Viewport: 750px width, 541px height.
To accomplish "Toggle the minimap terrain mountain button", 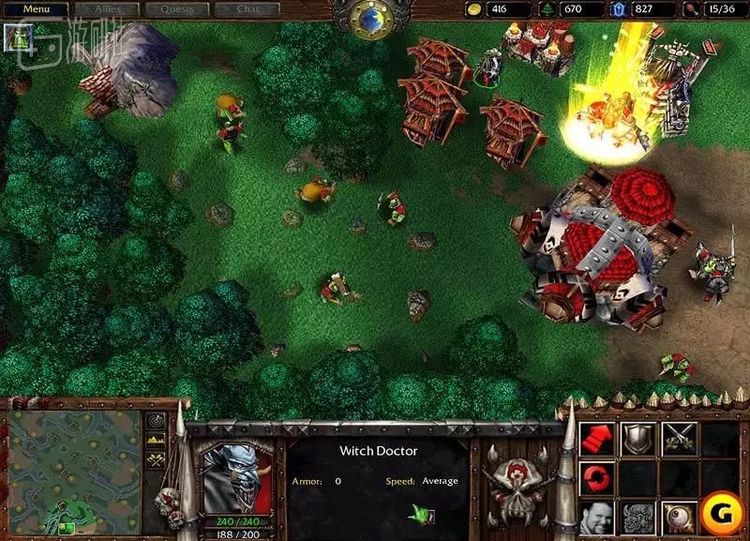I will coord(156,441).
